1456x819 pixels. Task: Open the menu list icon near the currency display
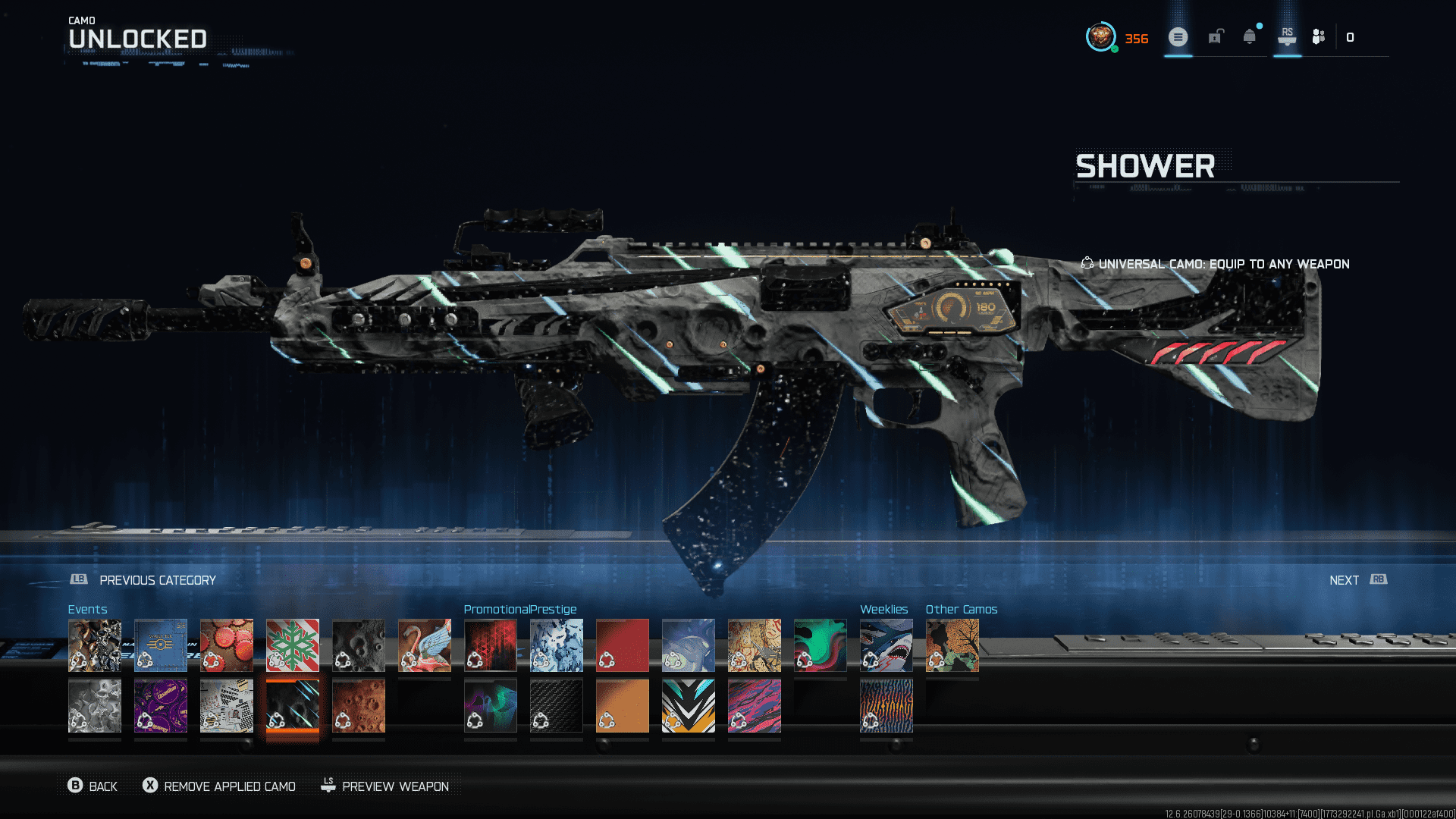tap(1178, 36)
